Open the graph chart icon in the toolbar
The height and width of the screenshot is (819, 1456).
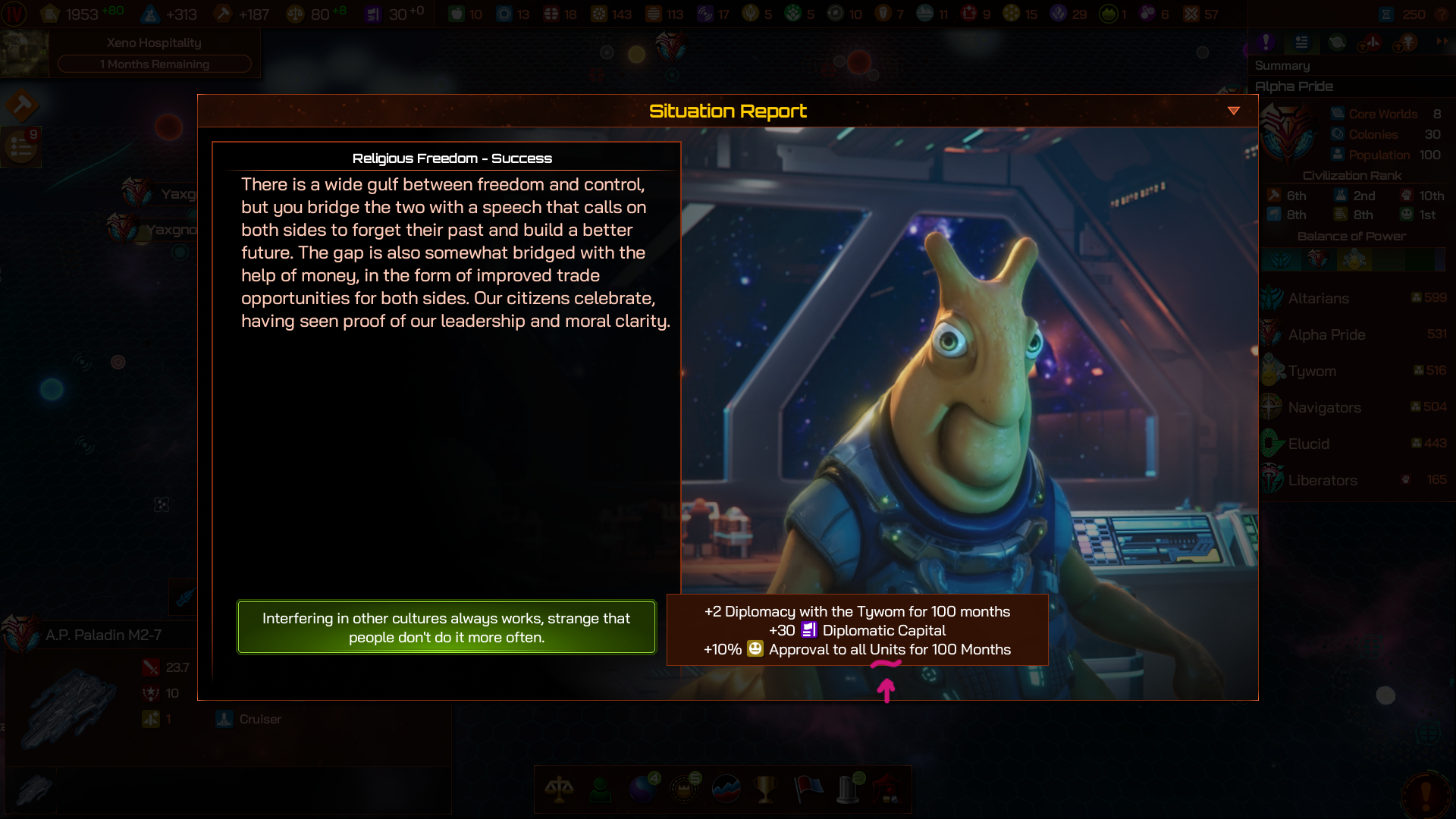(x=726, y=789)
